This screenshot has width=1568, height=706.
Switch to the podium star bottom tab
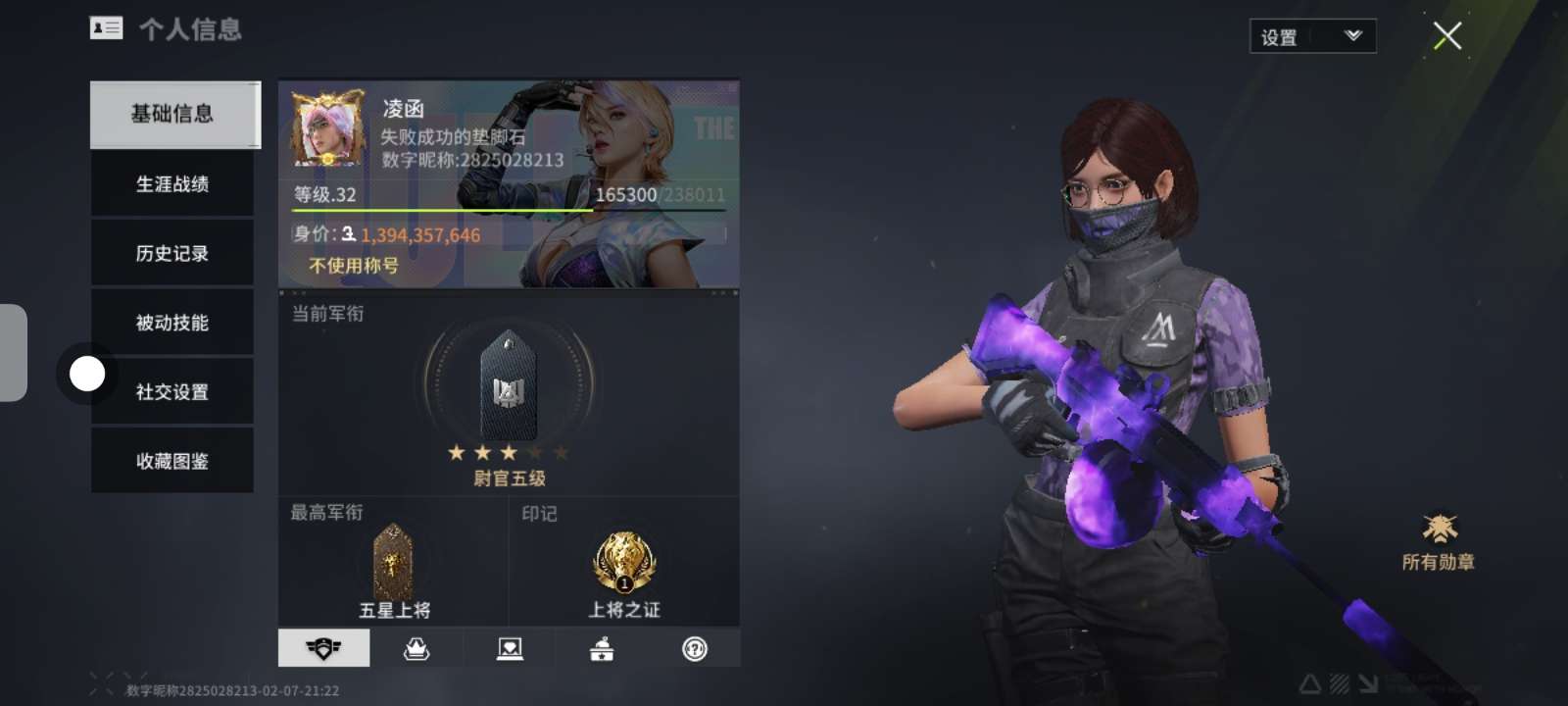(x=602, y=648)
